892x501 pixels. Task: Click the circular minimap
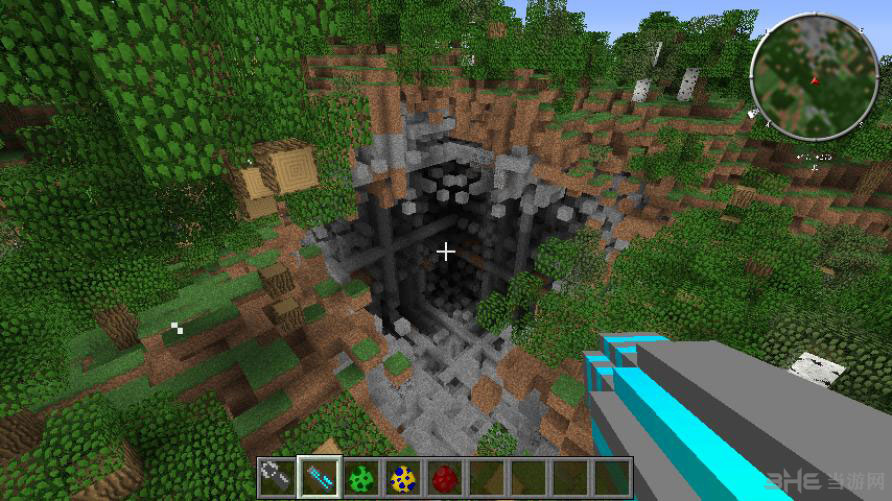point(814,76)
